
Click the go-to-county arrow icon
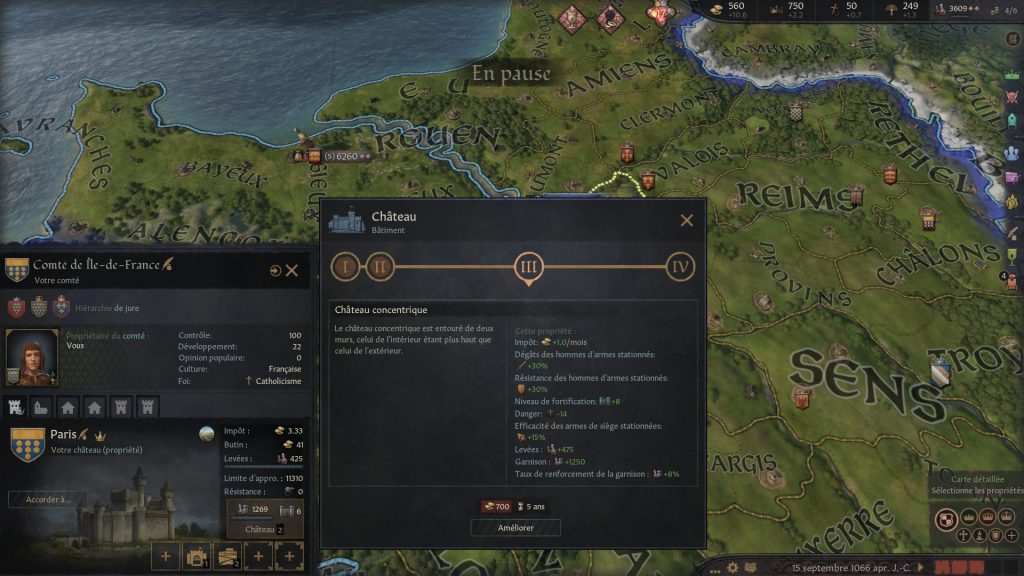coord(275,270)
